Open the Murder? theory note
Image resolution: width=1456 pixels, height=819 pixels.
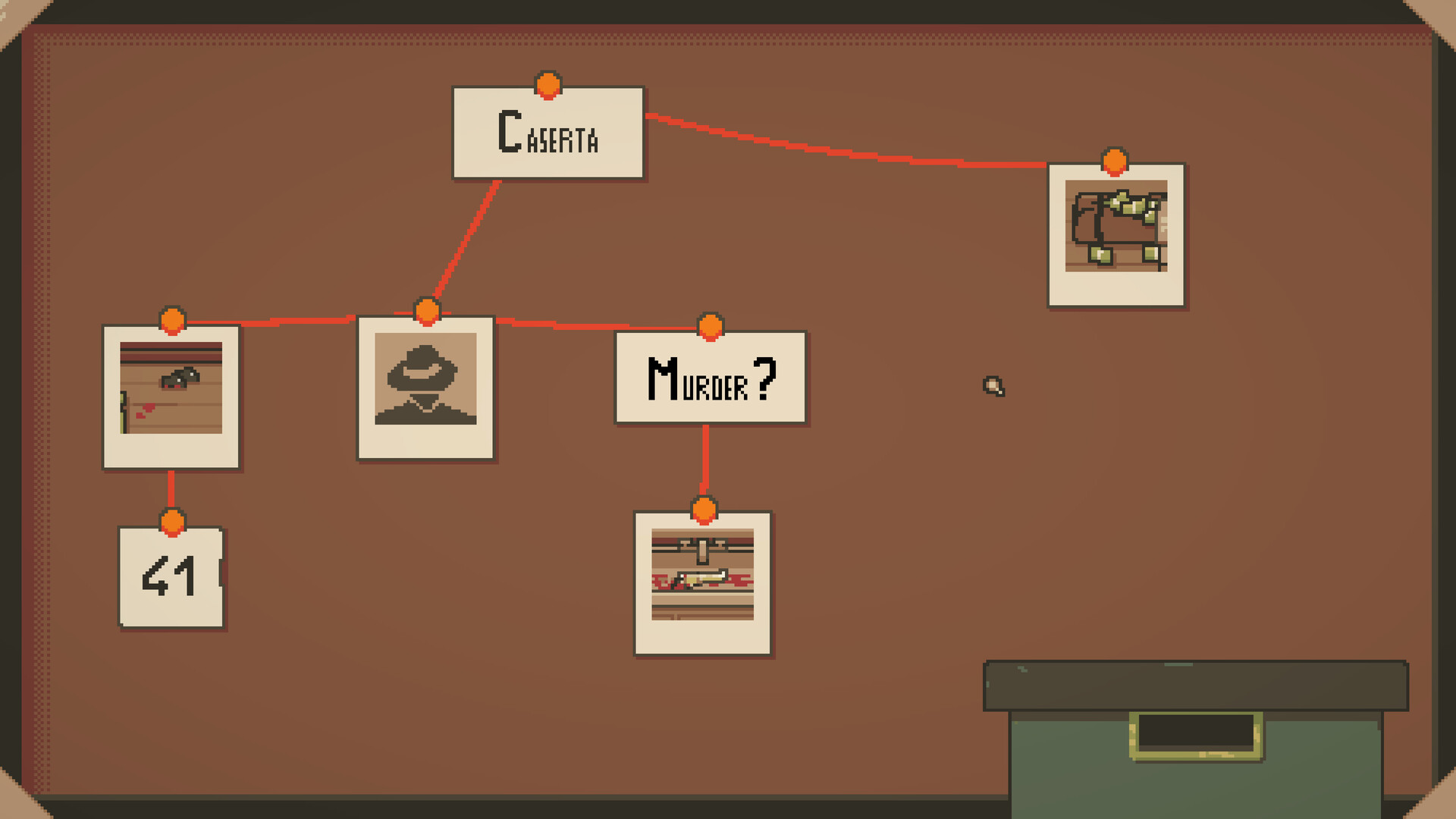[709, 378]
